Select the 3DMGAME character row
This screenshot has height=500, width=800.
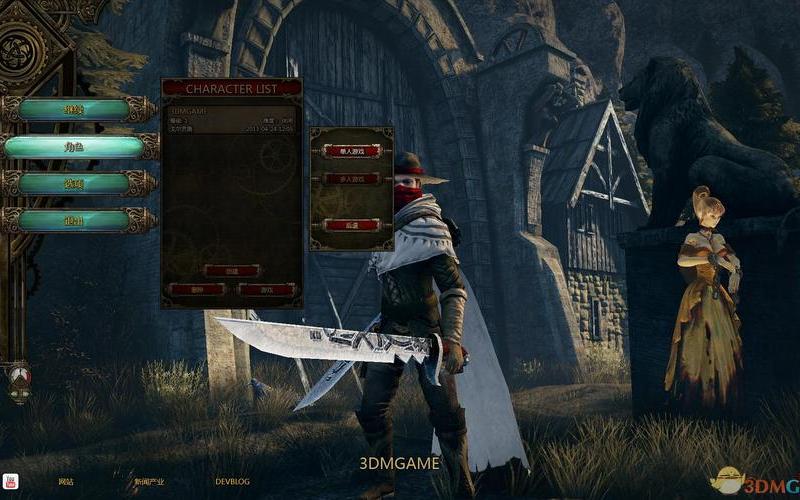coord(231,119)
